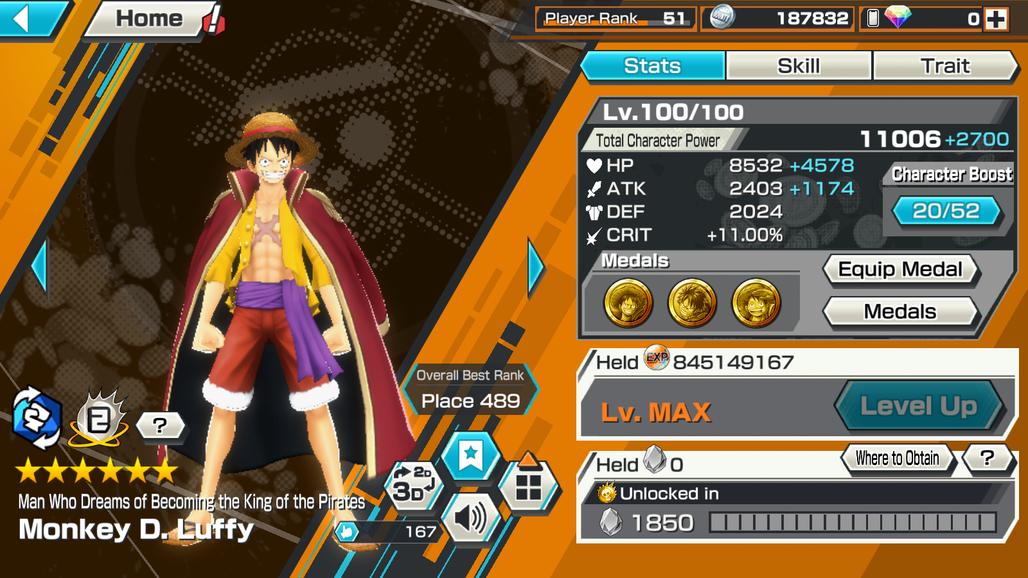Image resolution: width=1028 pixels, height=578 pixels.
Task: Open the Trait tab
Action: [944, 66]
